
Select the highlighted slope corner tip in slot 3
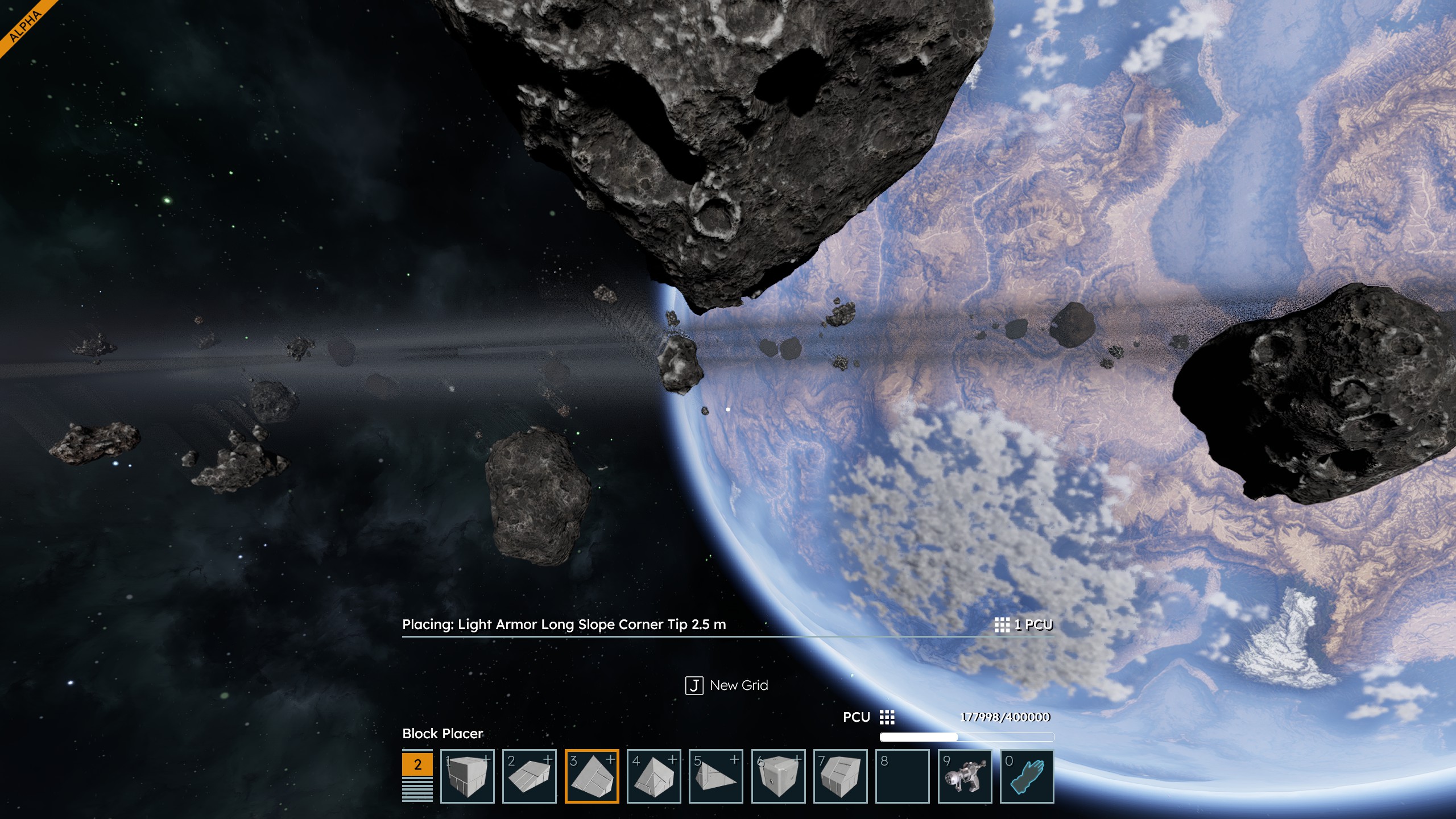point(591,776)
